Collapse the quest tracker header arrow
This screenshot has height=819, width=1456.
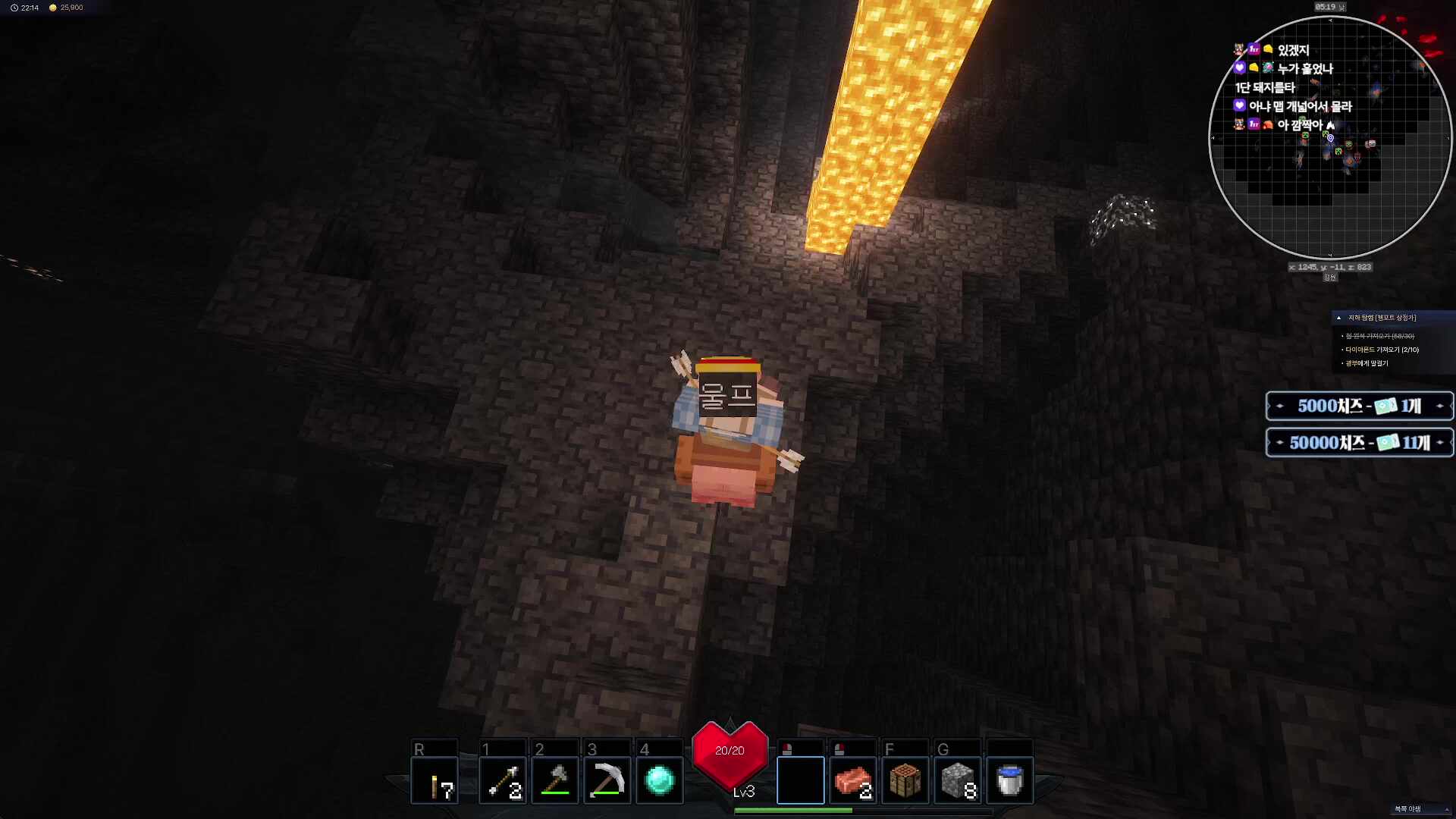click(1339, 318)
